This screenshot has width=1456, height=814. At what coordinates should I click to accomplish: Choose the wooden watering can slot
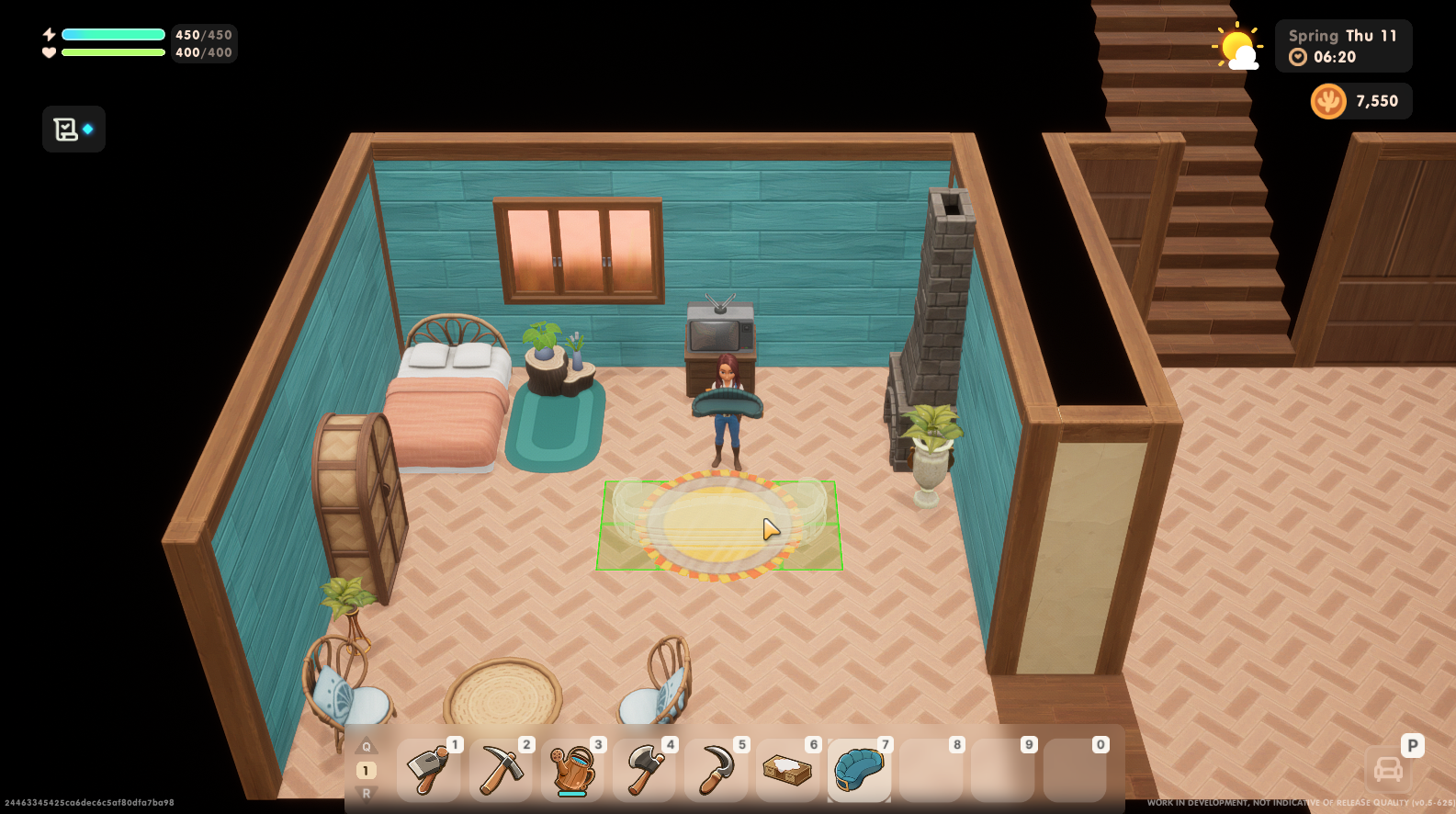(572, 770)
